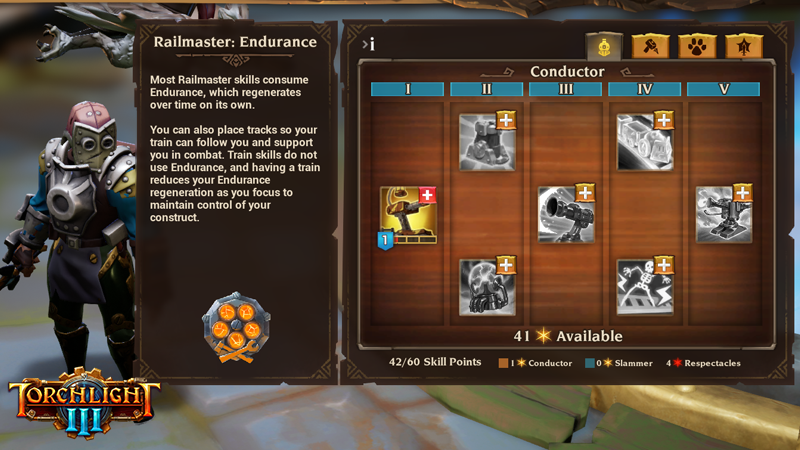Open the paw print pet tab
This screenshot has width=800, height=450.
(697, 46)
